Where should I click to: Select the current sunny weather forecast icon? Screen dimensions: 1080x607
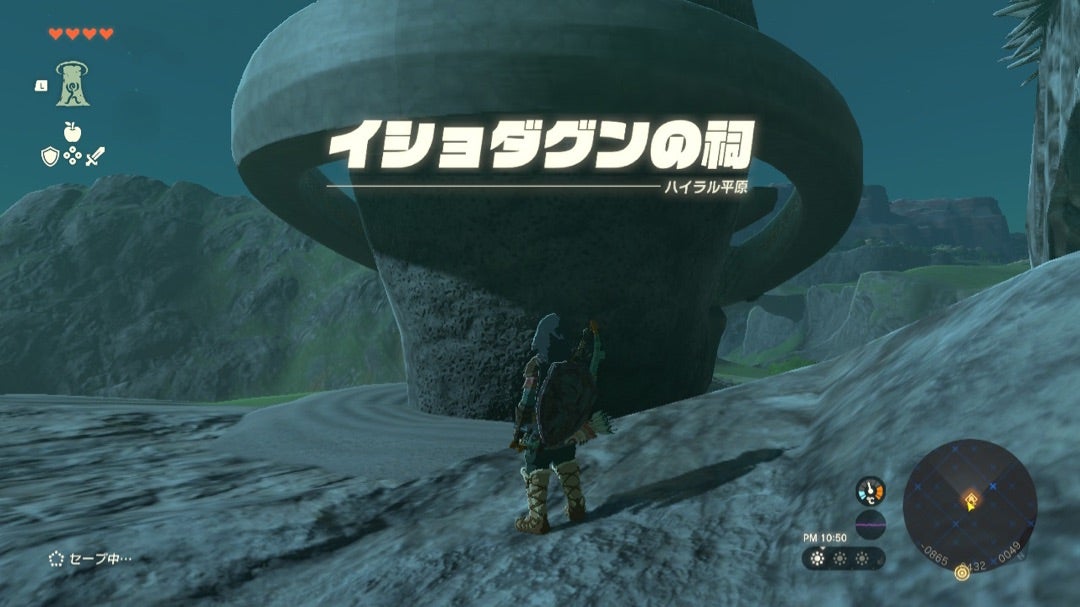(817, 558)
